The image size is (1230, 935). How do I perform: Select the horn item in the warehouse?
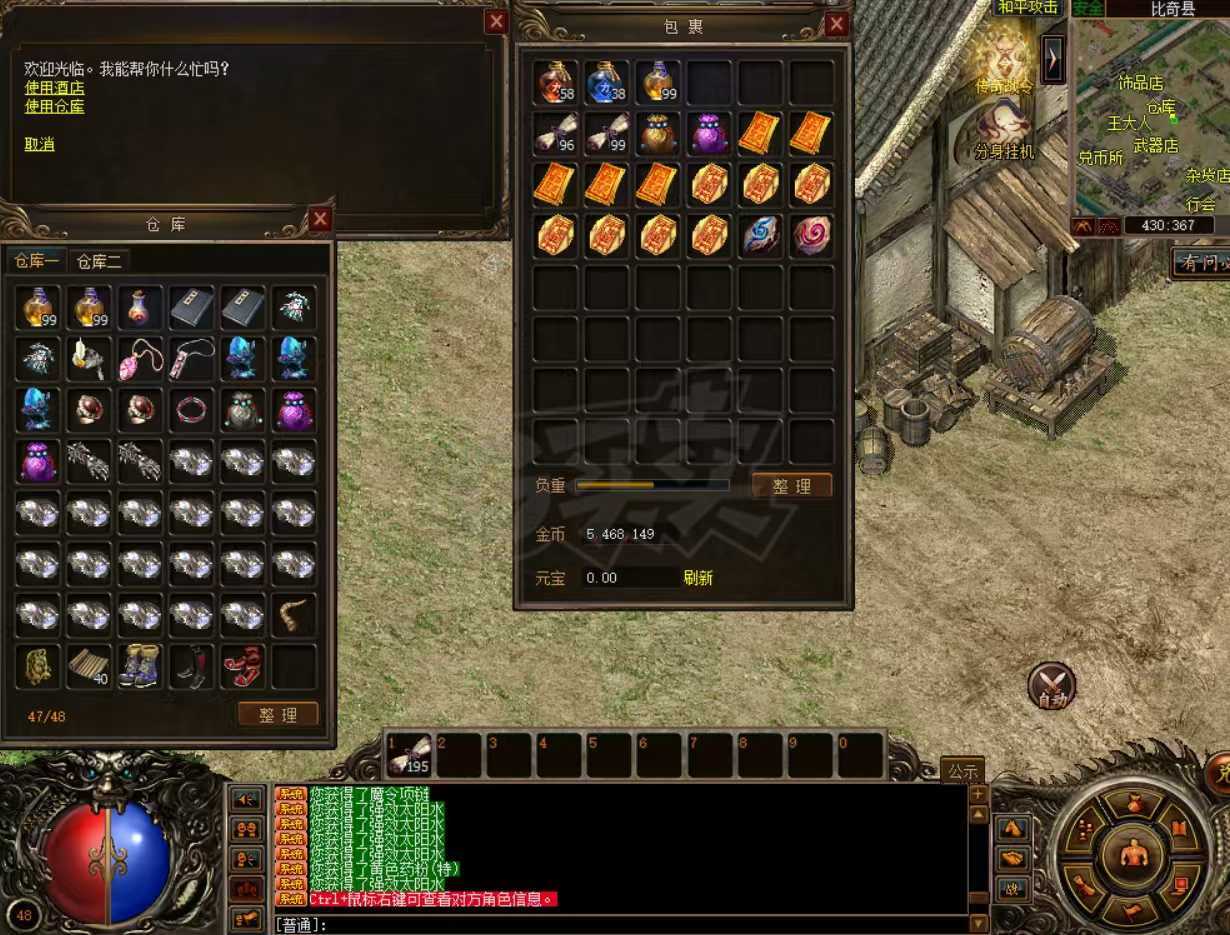(x=294, y=614)
